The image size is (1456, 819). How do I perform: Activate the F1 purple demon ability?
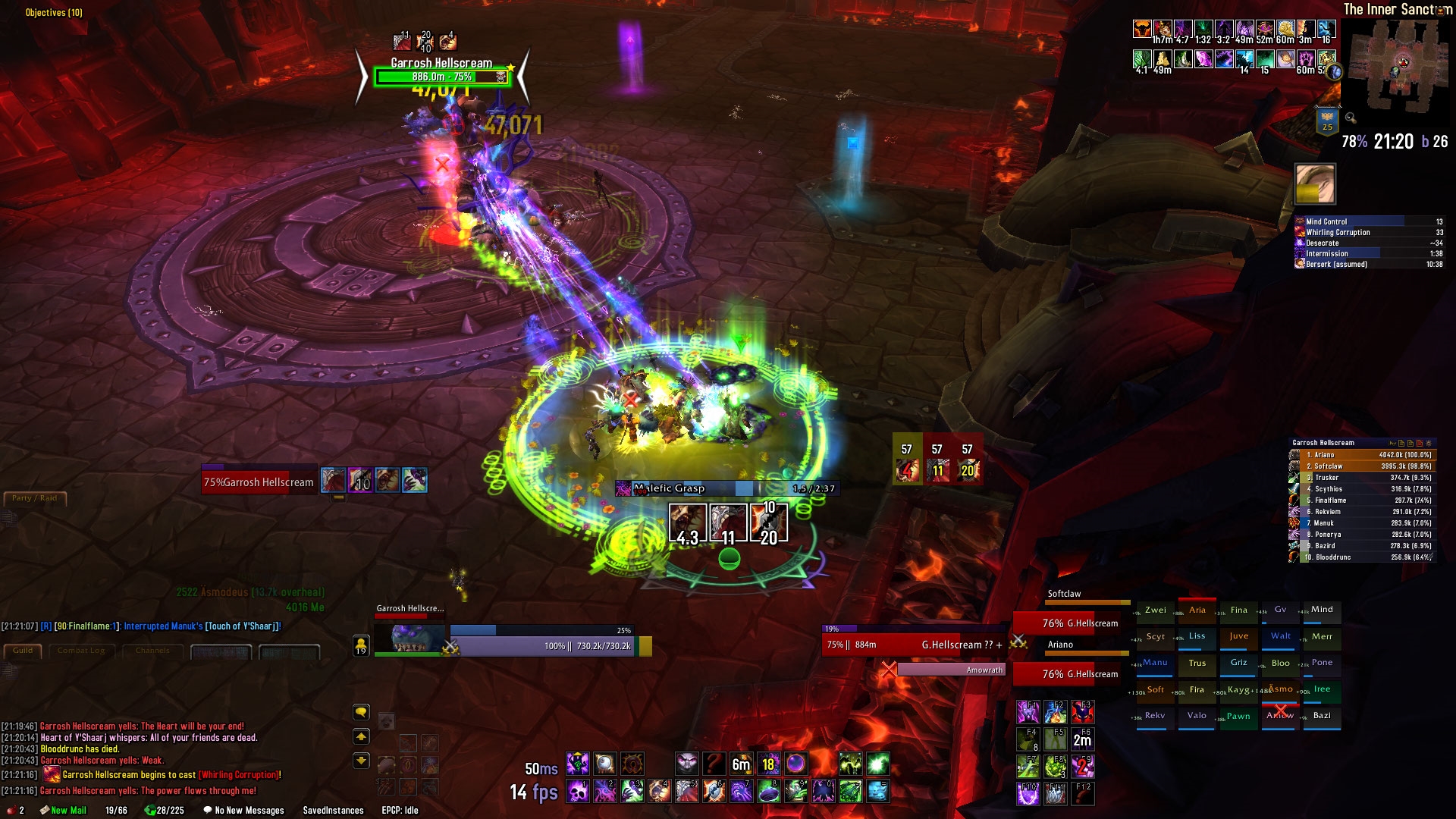(1028, 711)
